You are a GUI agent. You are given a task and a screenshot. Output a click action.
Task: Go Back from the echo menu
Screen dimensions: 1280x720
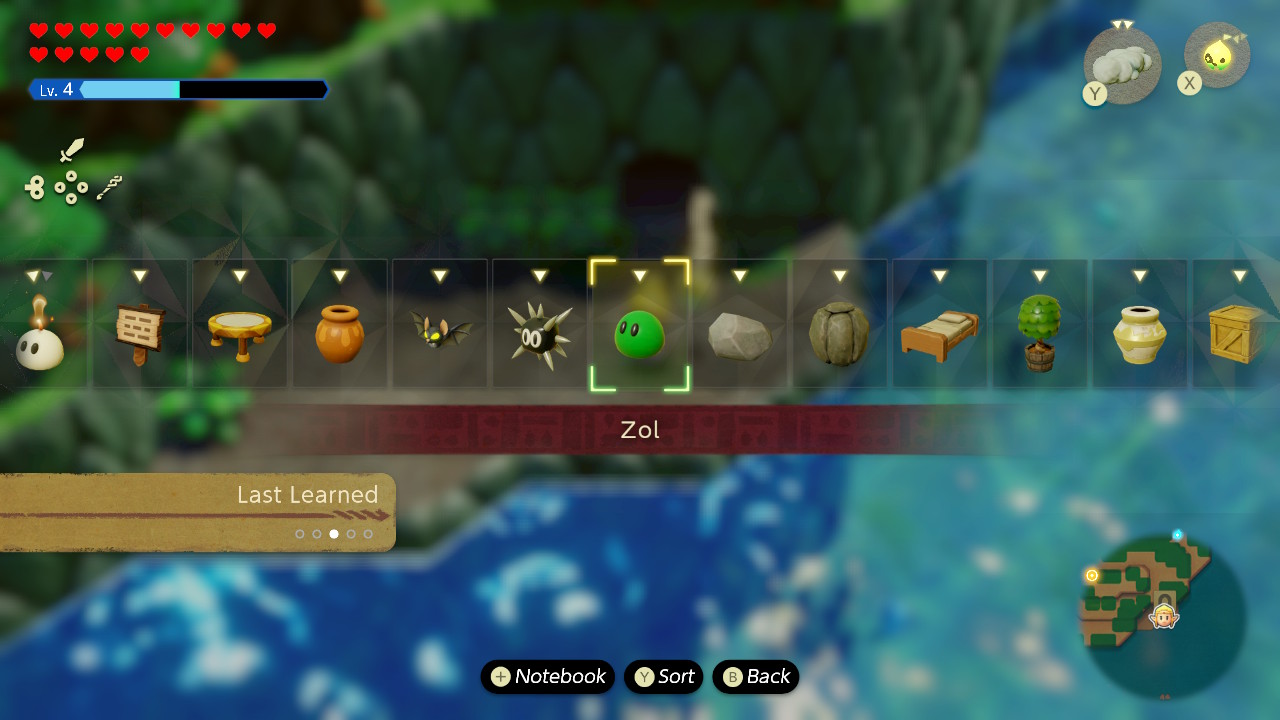pos(756,677)
